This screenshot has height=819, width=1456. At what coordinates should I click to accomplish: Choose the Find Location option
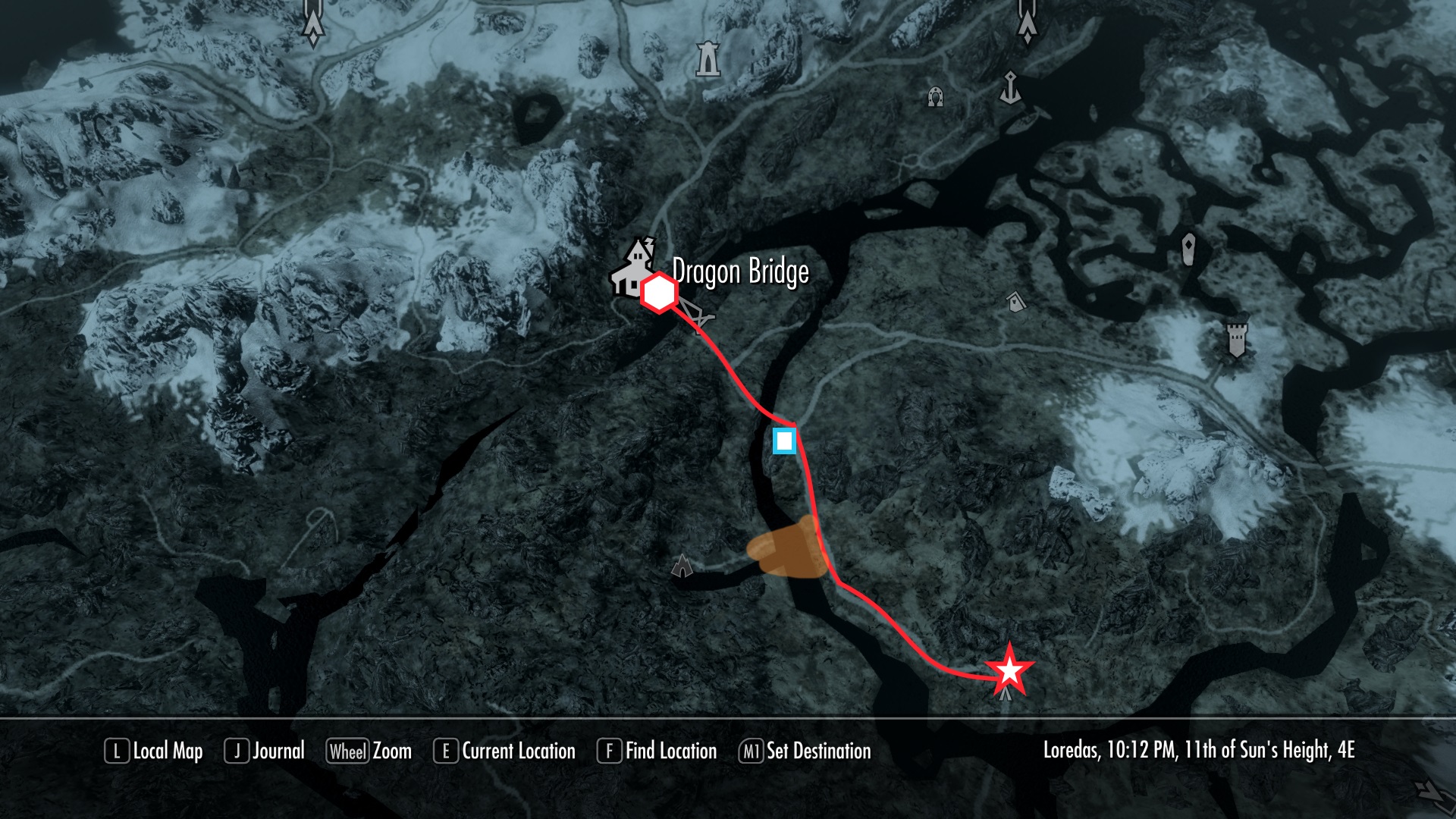(x=657, y=752)
